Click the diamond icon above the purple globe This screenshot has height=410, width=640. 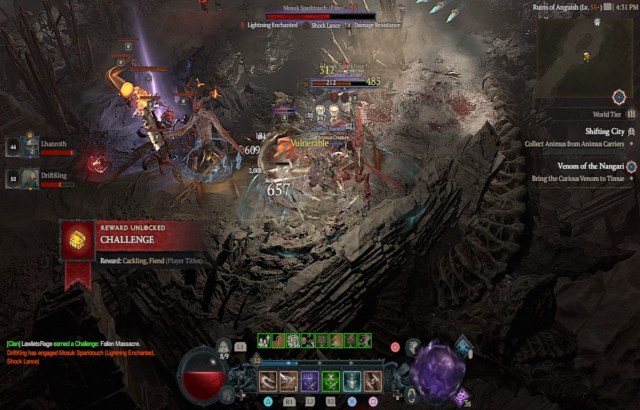[x=463, y=346]
